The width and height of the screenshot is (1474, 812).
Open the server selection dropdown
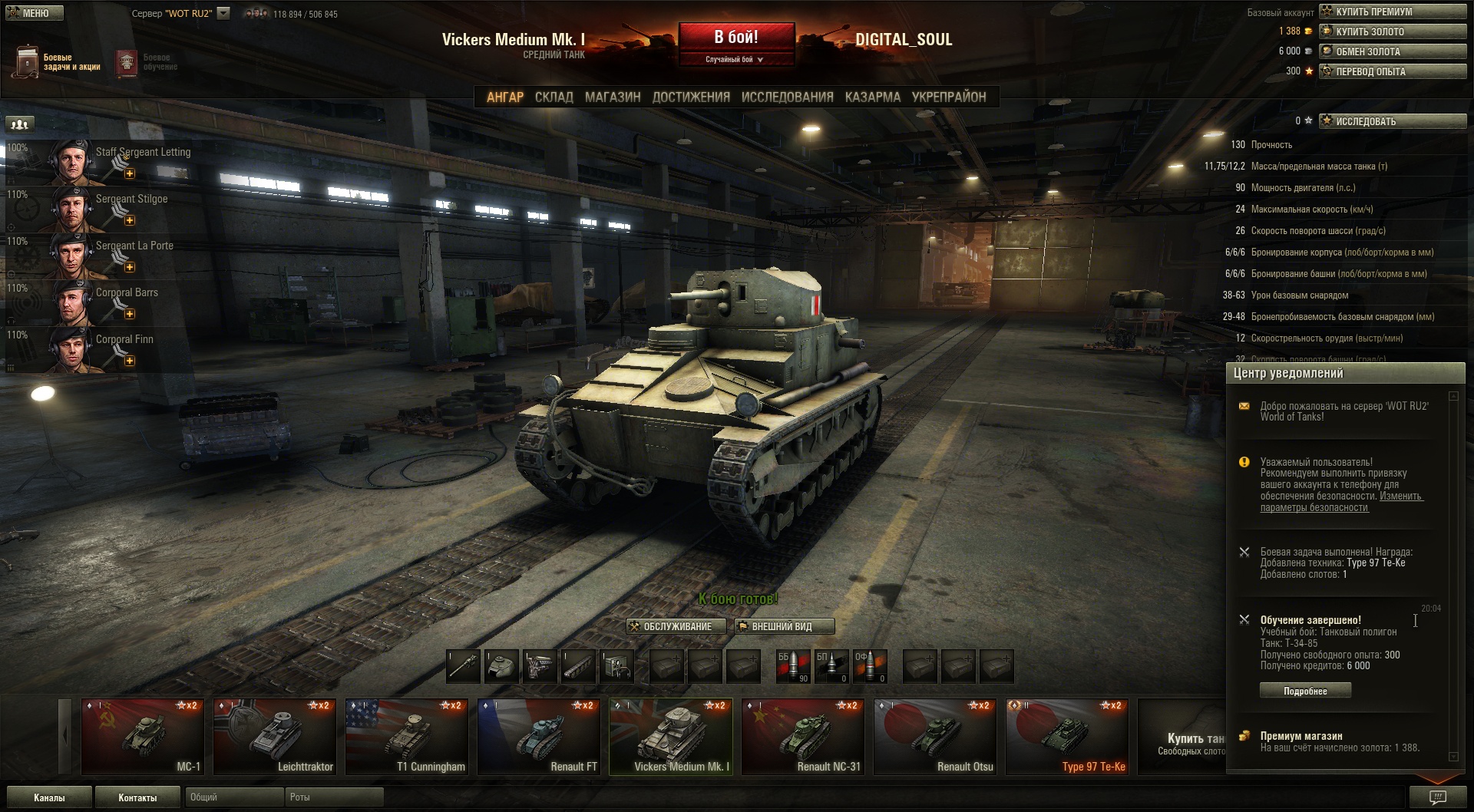(223, 13)
